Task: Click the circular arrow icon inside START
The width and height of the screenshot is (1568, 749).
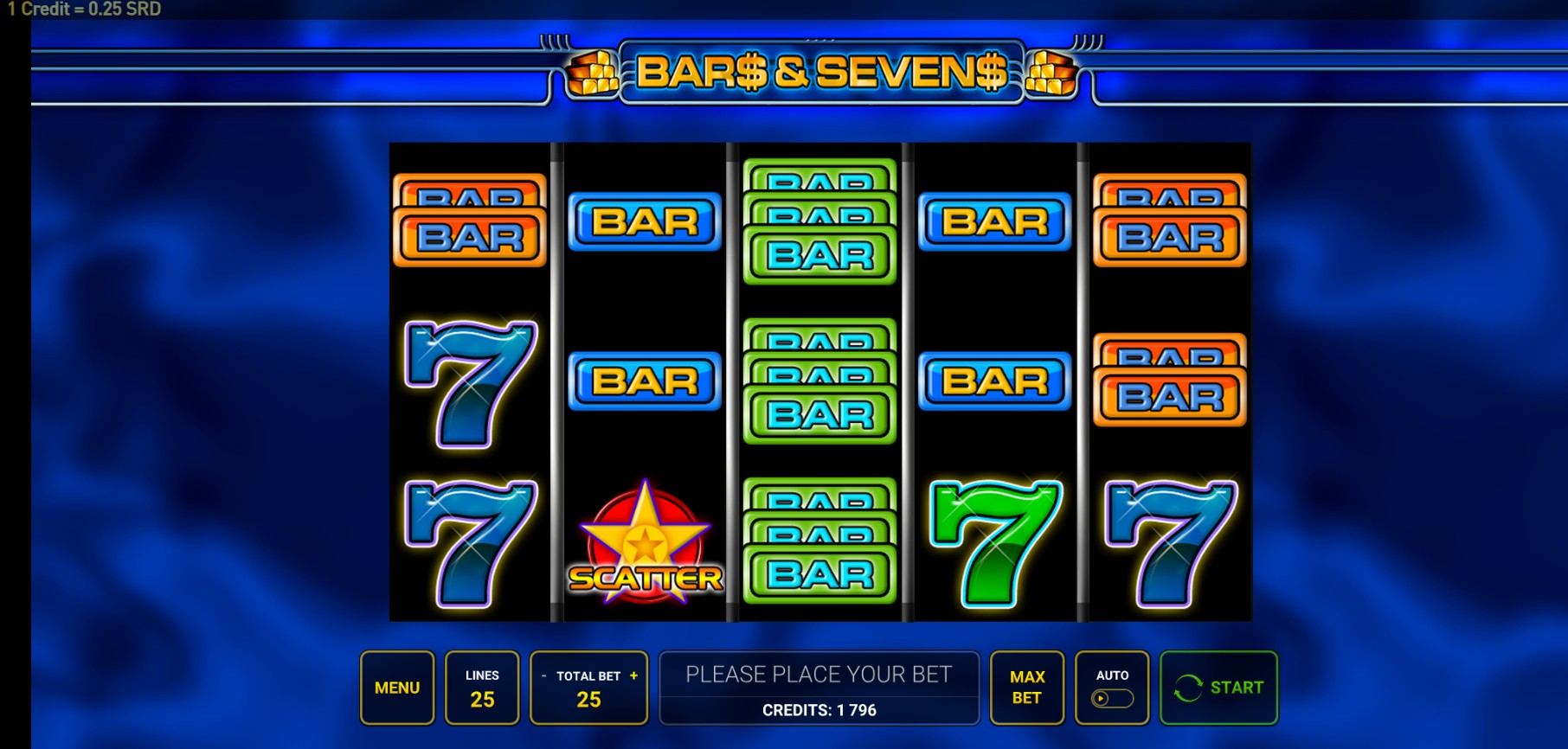Action: click(1186, 688)
